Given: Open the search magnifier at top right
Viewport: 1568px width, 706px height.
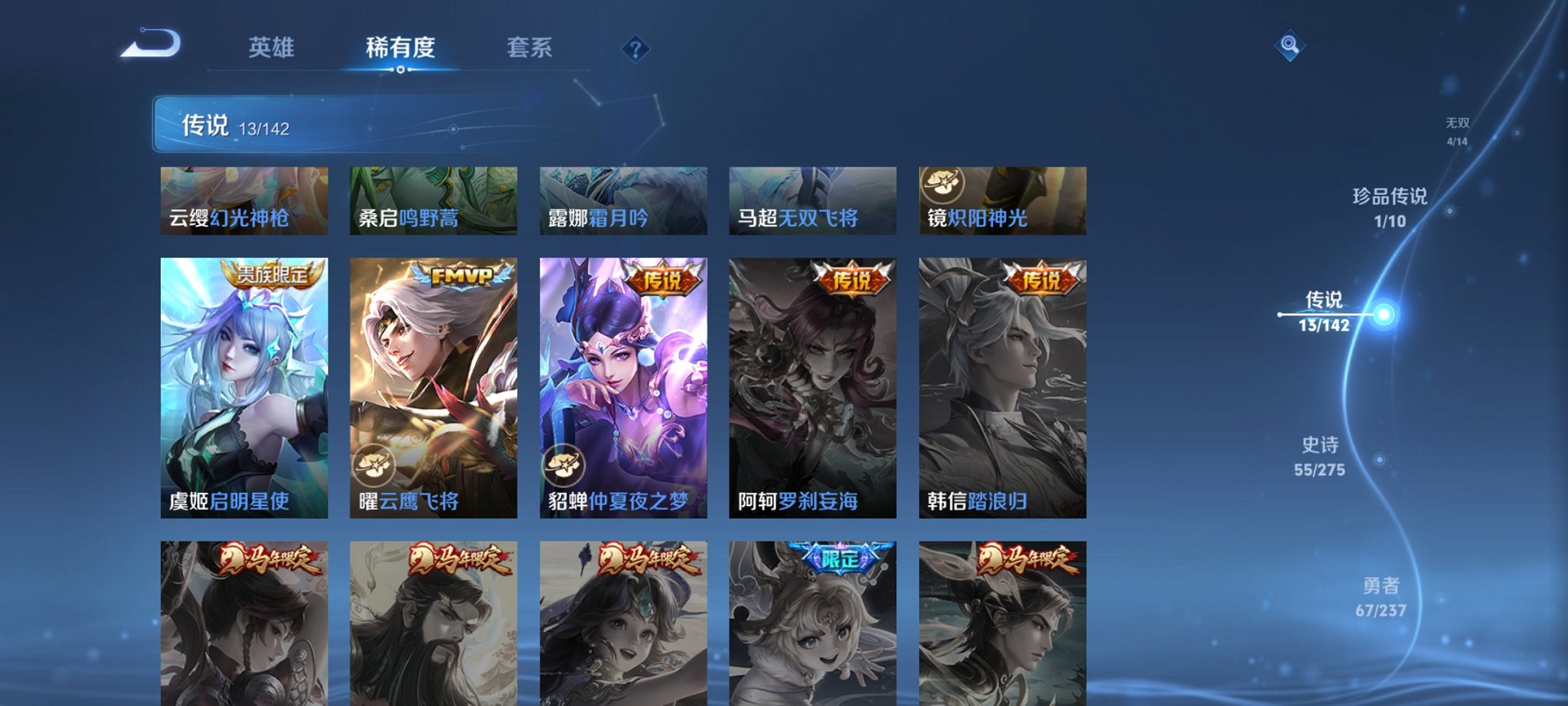Looking at the screenshot, I should point(1291,44).
